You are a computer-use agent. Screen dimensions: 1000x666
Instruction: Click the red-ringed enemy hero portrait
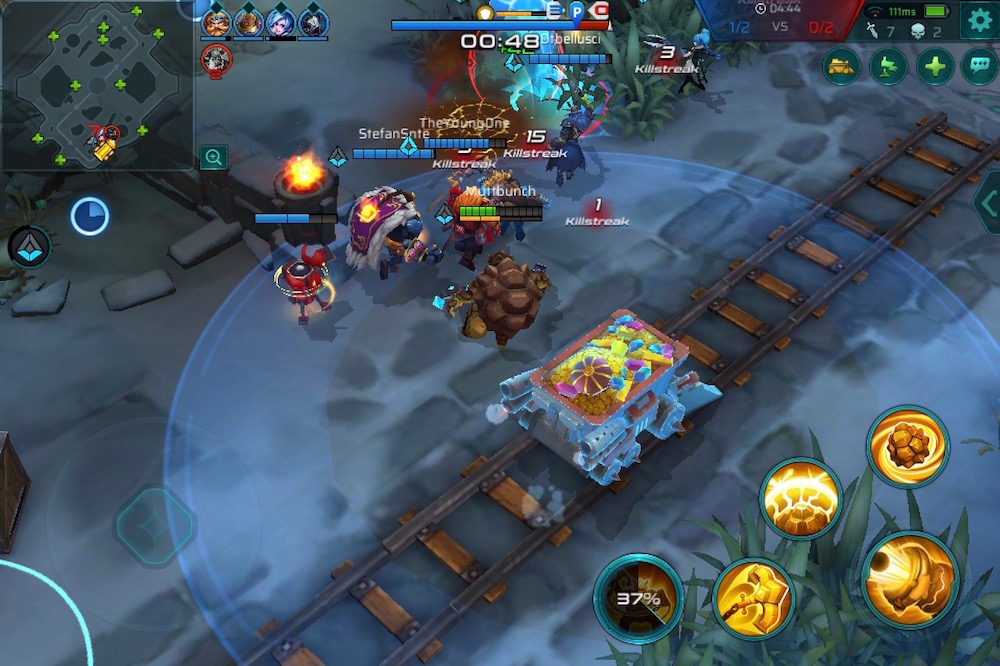coord(217,60)
